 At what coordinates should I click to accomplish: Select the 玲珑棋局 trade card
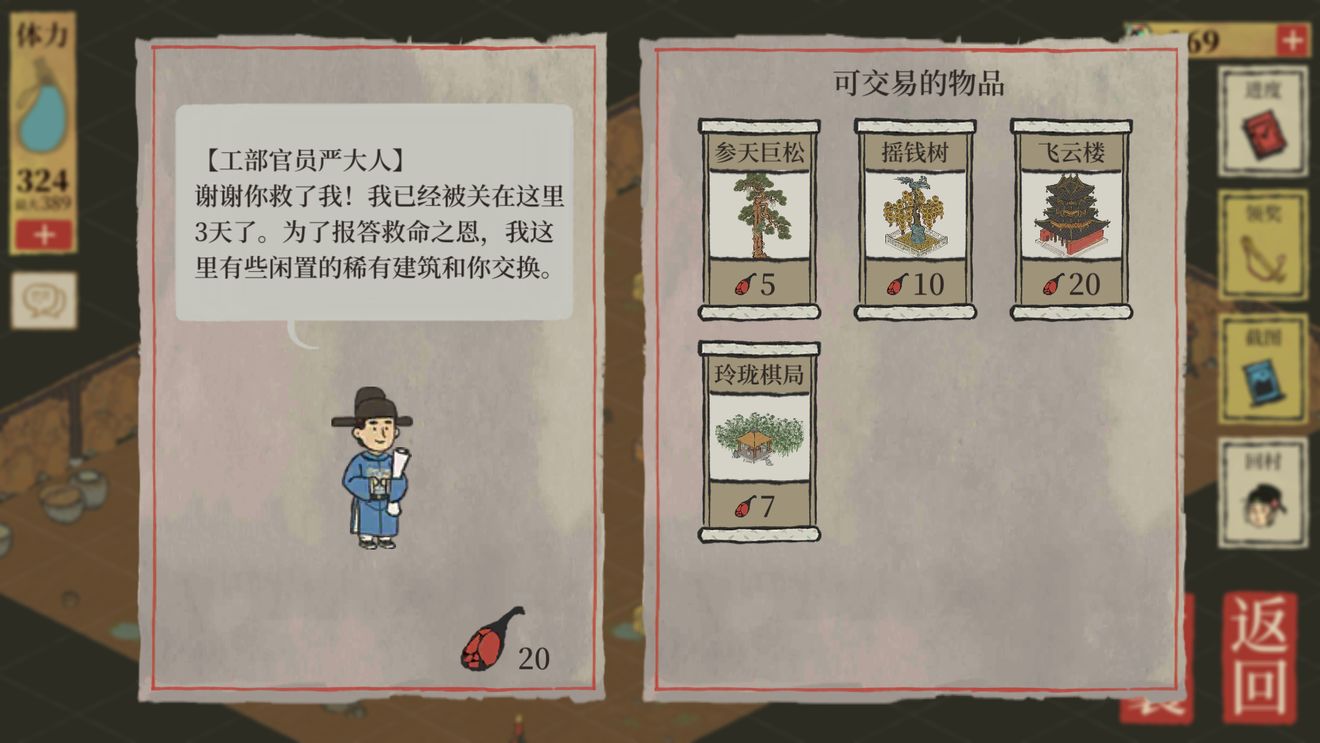(759, 443)
